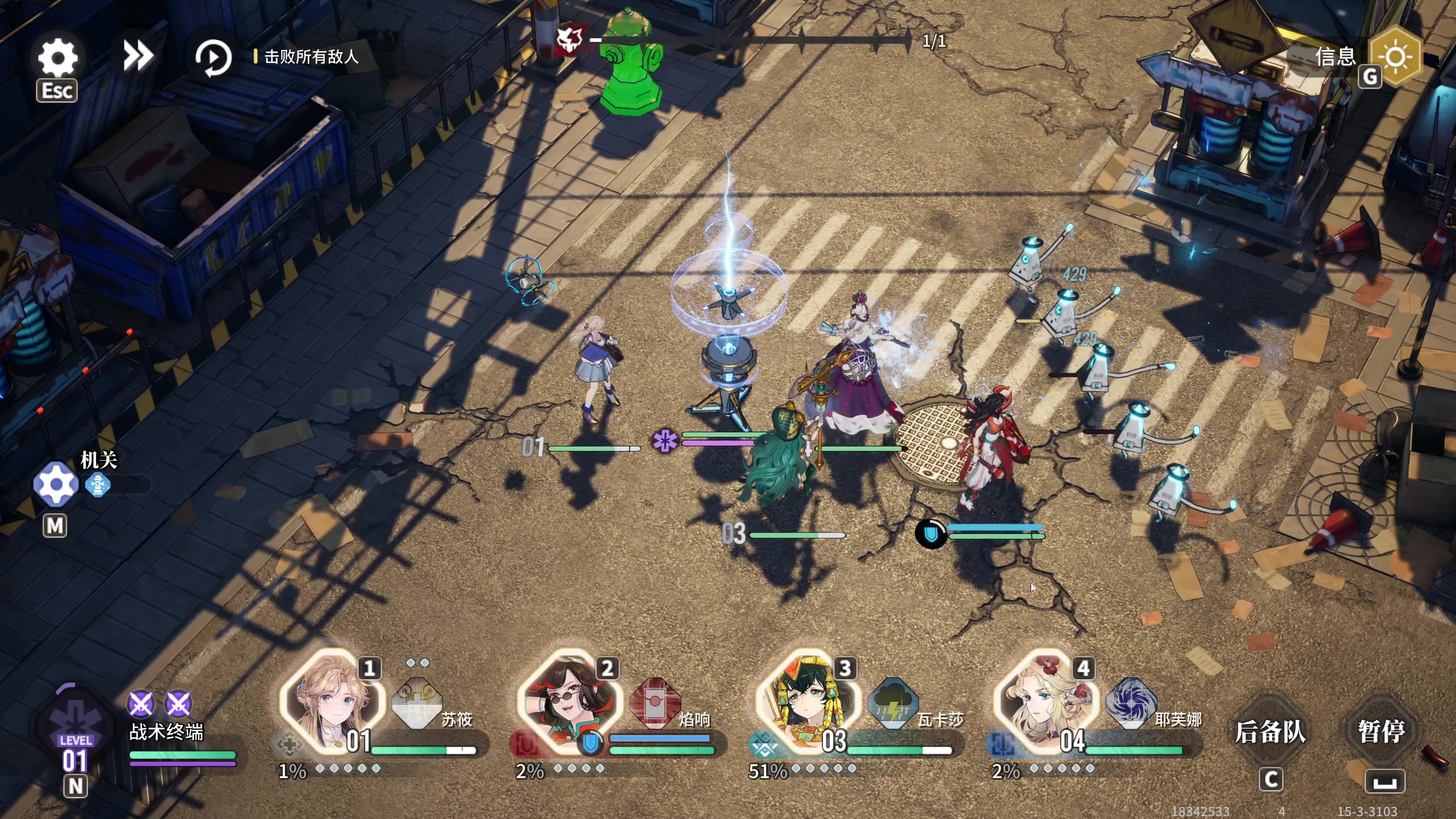Image resolution: width=1456 pixels, height=819 pixels.
Task: Toggle the fast-forward speed arrows
Action: coord(138,56)
